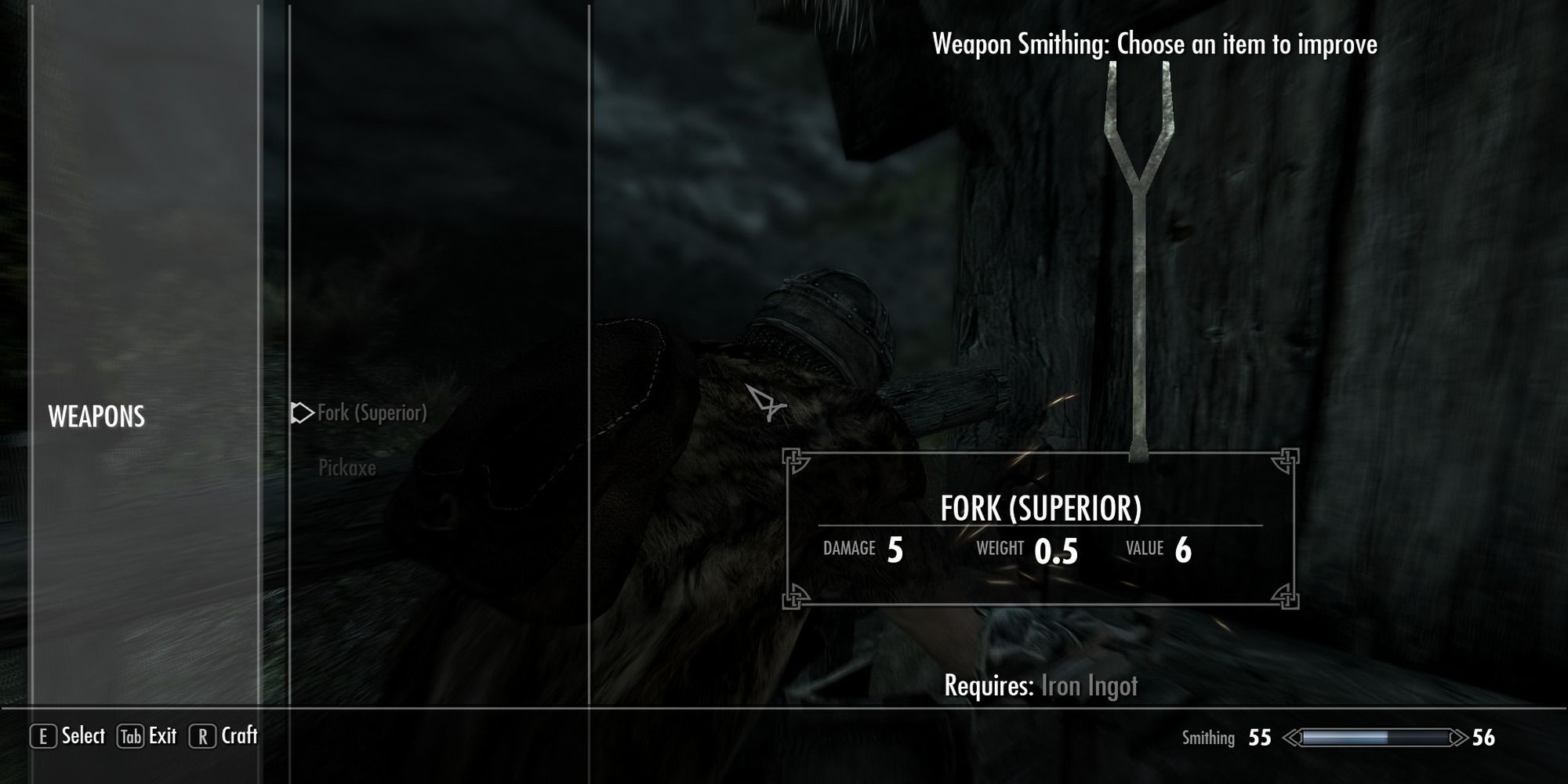Click the WEIGHT value 0.5

(x=1054, y=549)
